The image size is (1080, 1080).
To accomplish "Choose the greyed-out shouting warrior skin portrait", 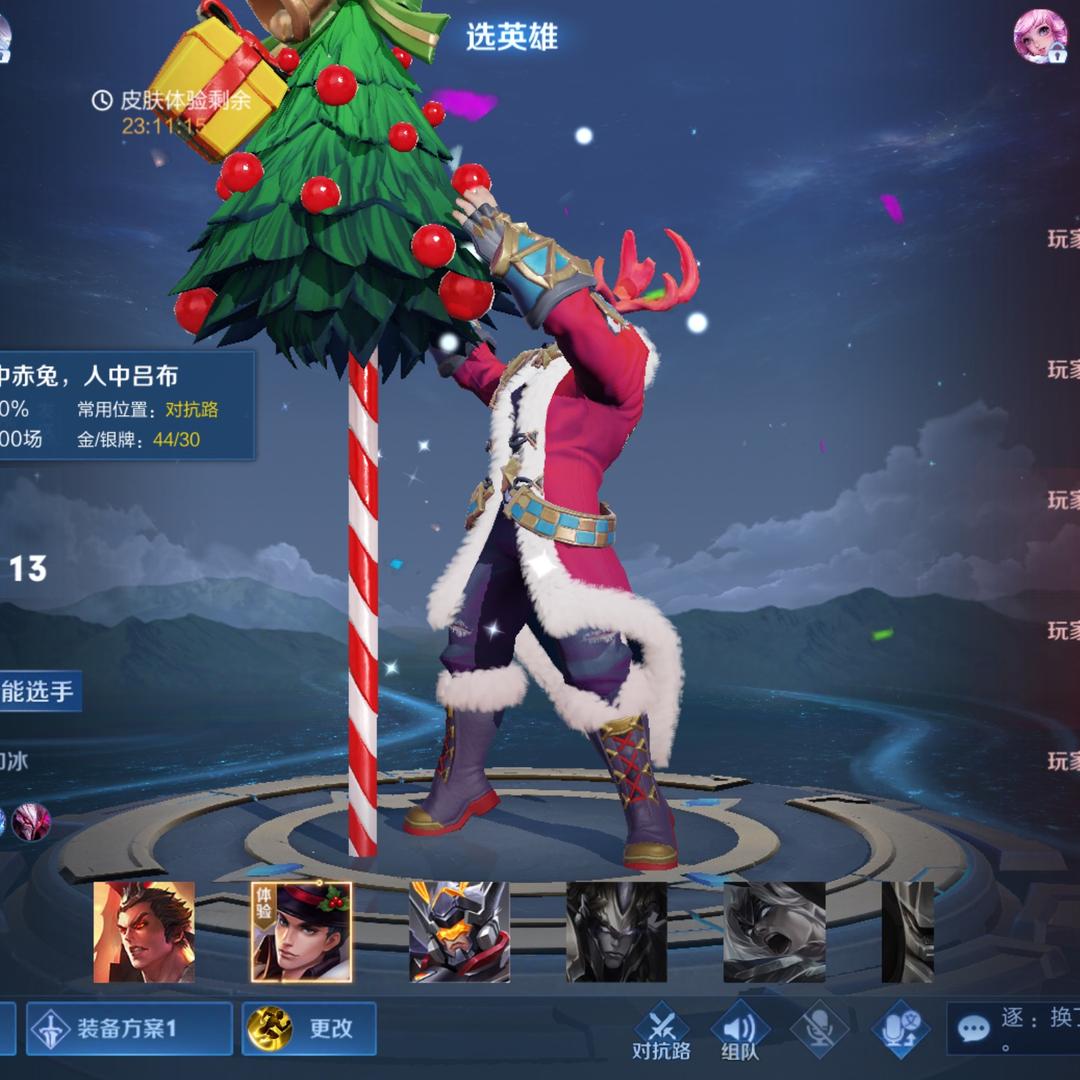I will [774, 932].
